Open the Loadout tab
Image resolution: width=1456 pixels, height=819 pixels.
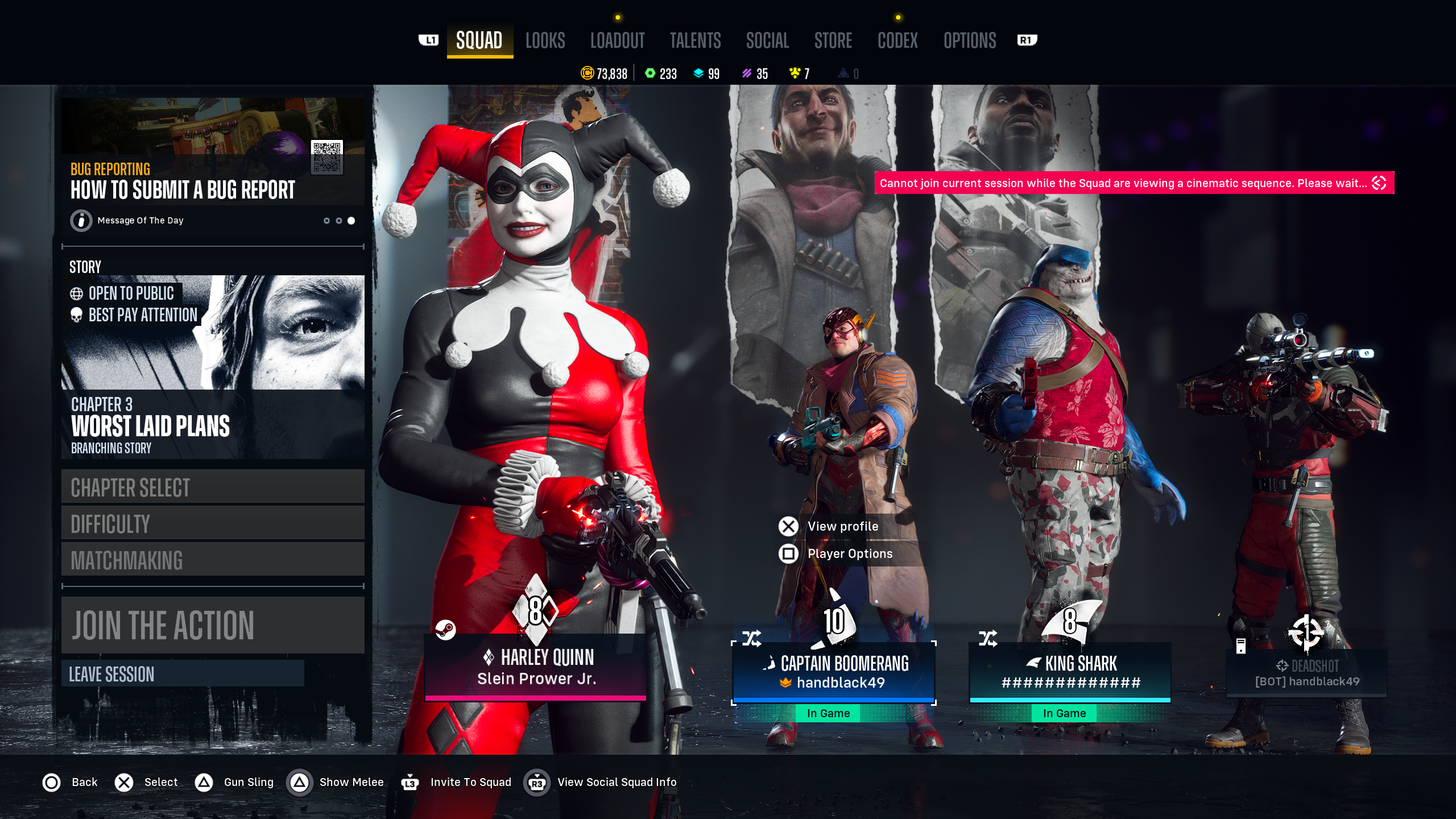tap(617, 40)
